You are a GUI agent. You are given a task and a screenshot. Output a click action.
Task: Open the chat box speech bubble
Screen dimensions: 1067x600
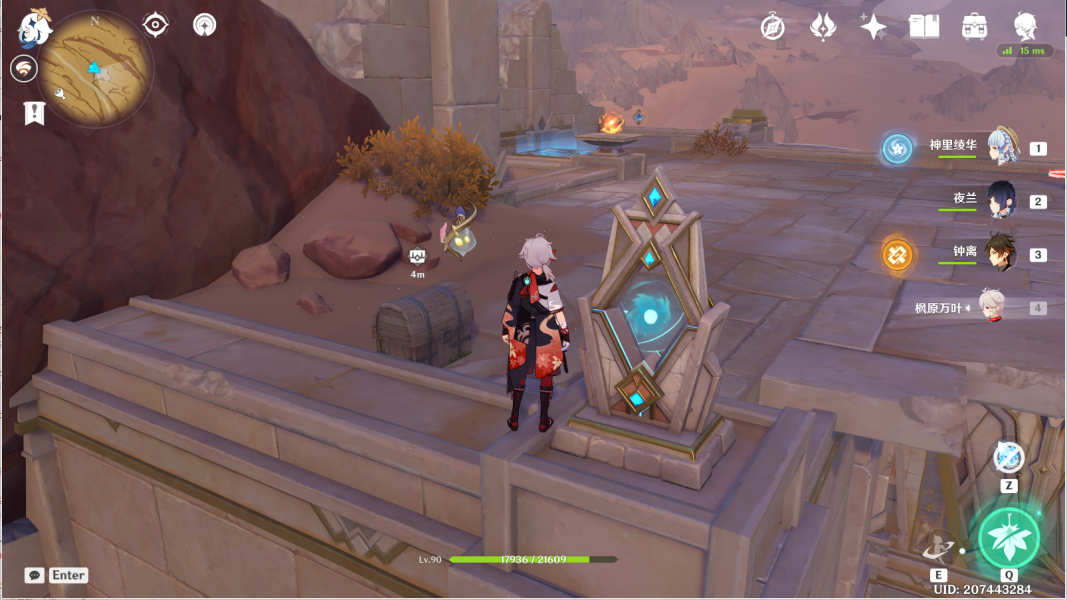(x=35, y=575)
